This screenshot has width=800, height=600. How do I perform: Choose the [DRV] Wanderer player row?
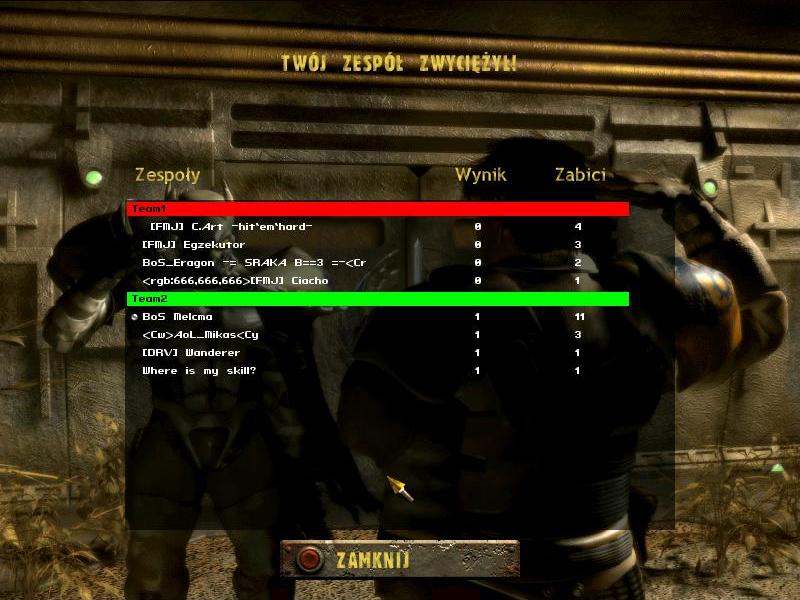coord(191,353)
